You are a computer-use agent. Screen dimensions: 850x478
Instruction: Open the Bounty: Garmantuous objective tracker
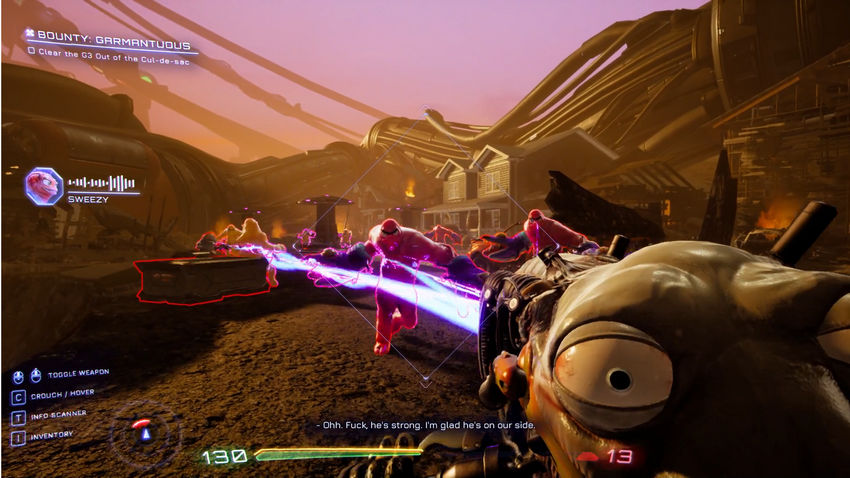tap(110, 34)
